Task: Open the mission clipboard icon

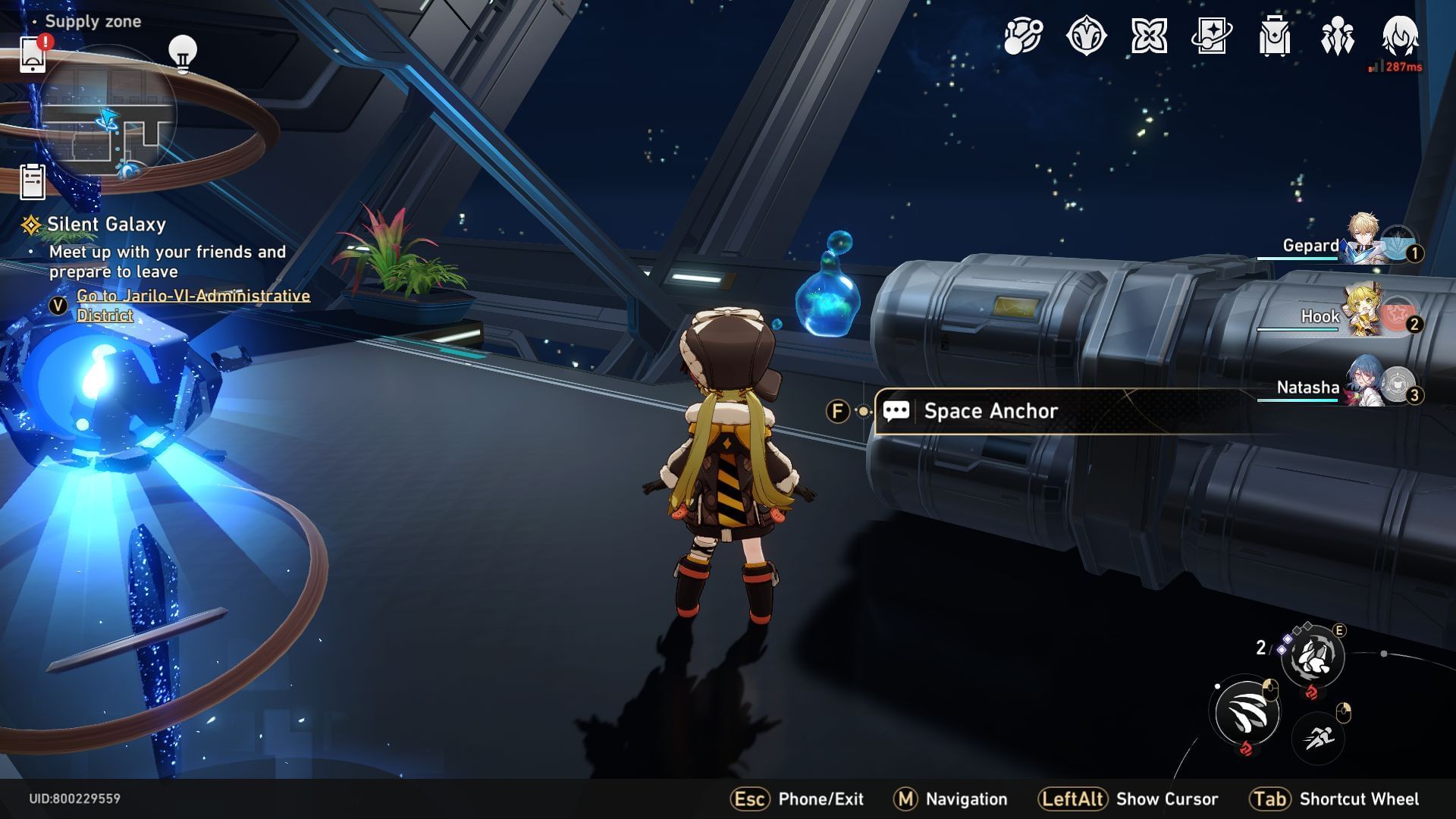Action: [33, 182]
